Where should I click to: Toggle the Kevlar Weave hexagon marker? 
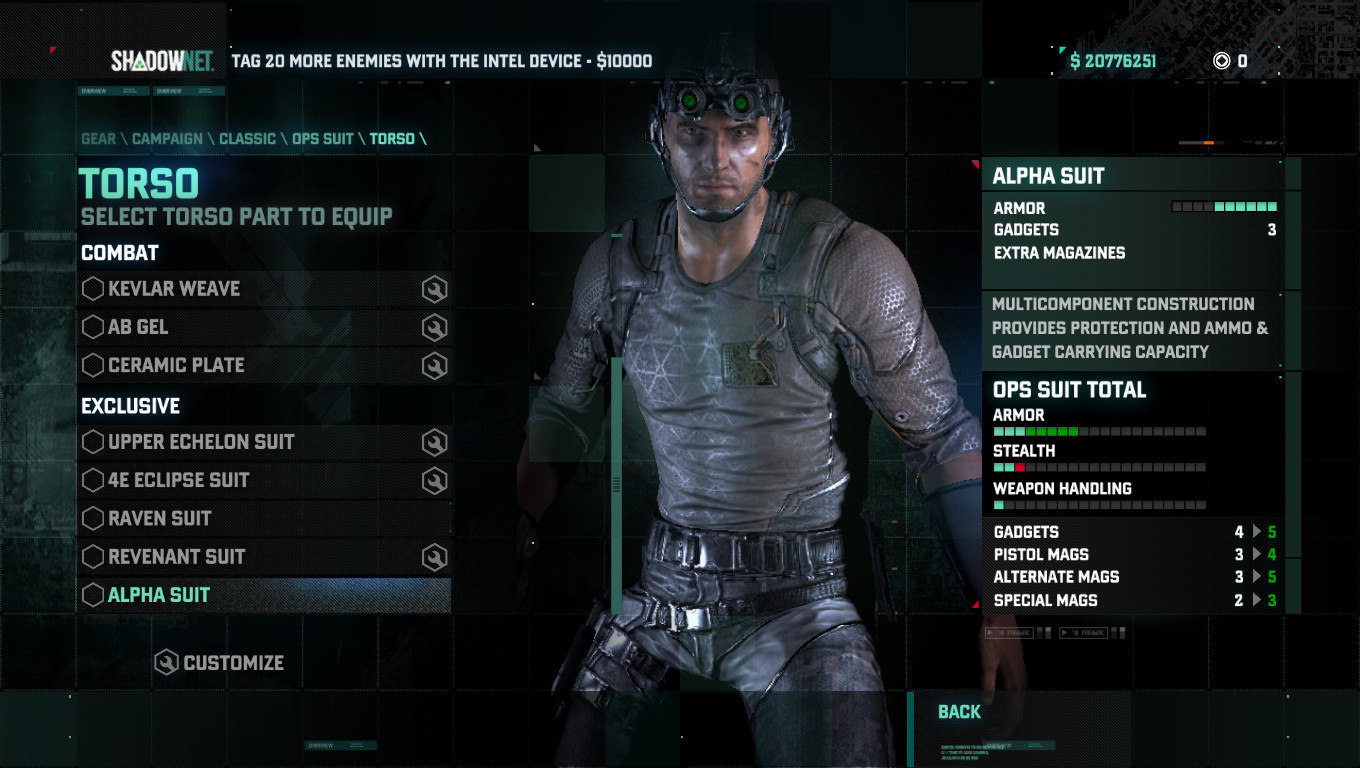pyautogui.click(x=92, y=288)
